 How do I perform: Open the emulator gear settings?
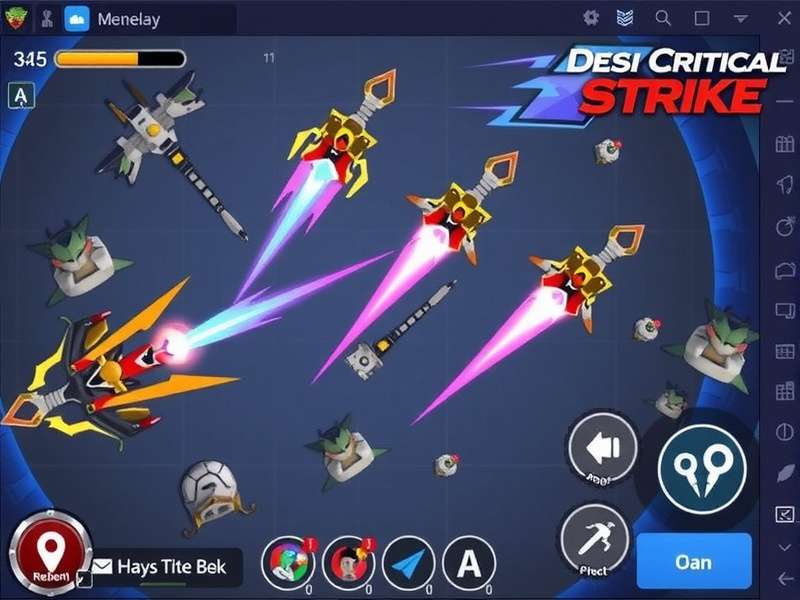pyautogui.click(x=591, y=18)
